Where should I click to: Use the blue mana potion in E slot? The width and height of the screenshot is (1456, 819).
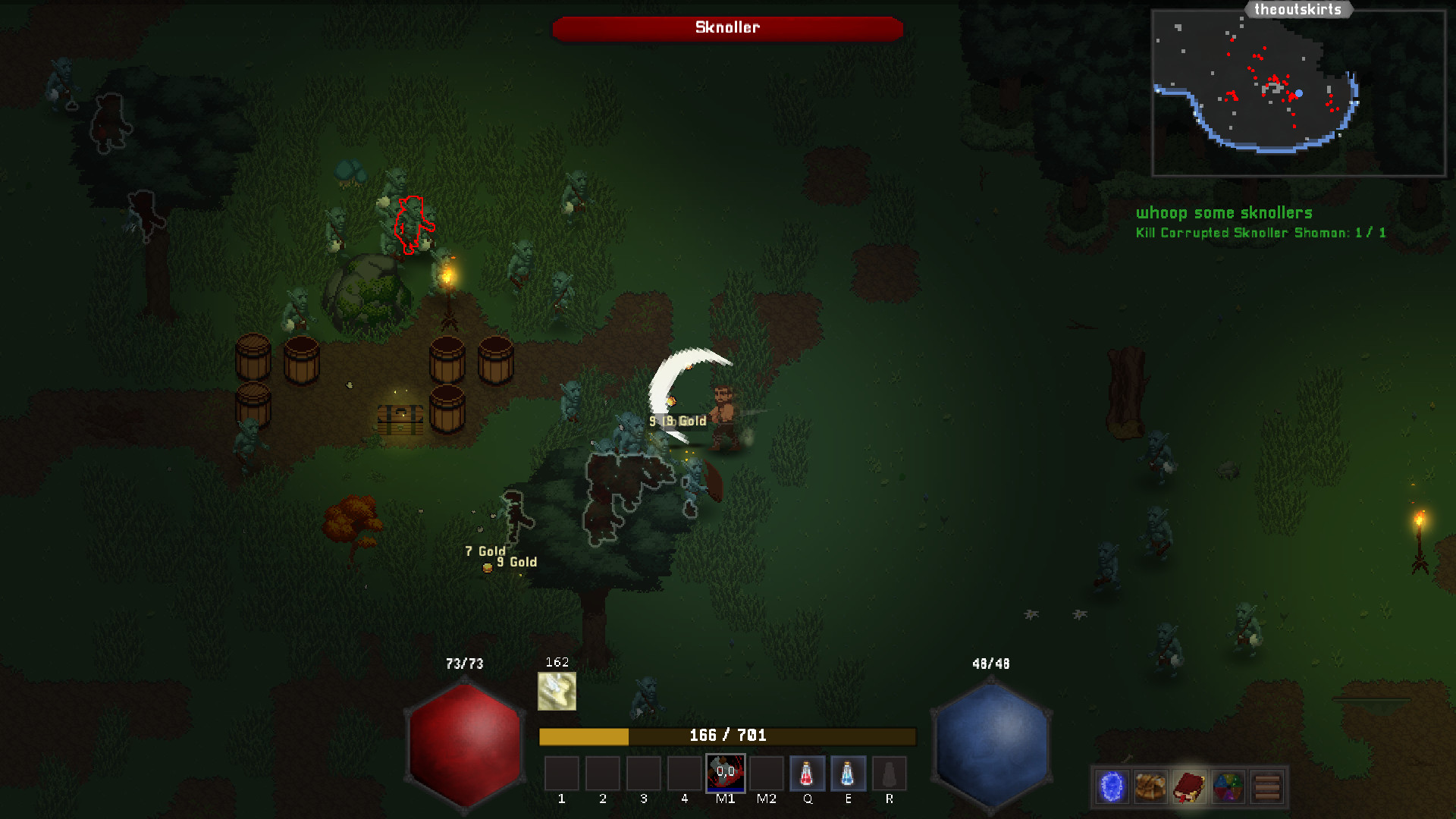(x=849, y=772)
